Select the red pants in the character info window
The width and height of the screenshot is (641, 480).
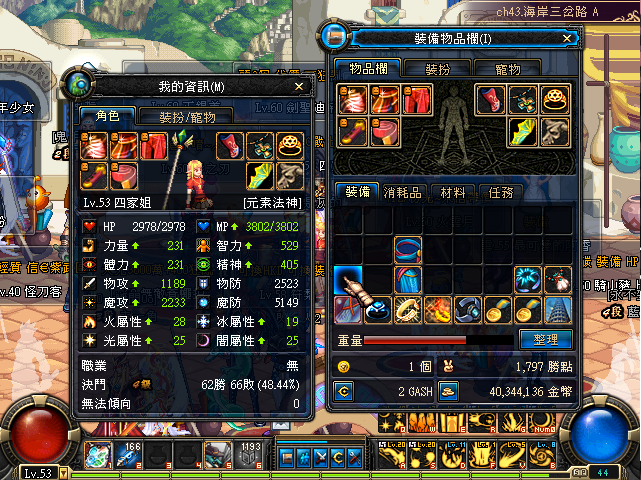(x=153, y=147)
